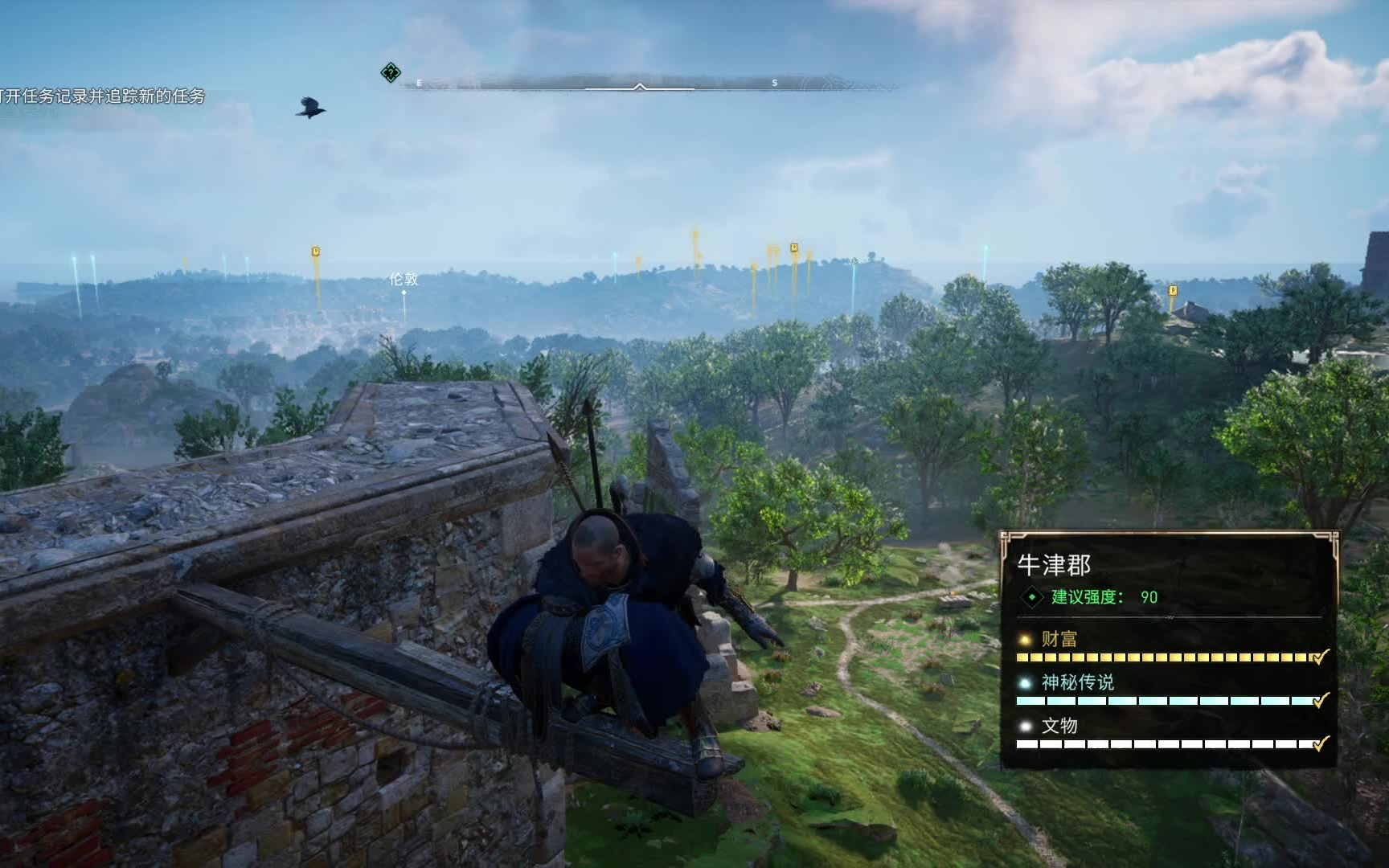
Task: Select the green diamond marker beside the compass
Action: (x=391, y=73)
